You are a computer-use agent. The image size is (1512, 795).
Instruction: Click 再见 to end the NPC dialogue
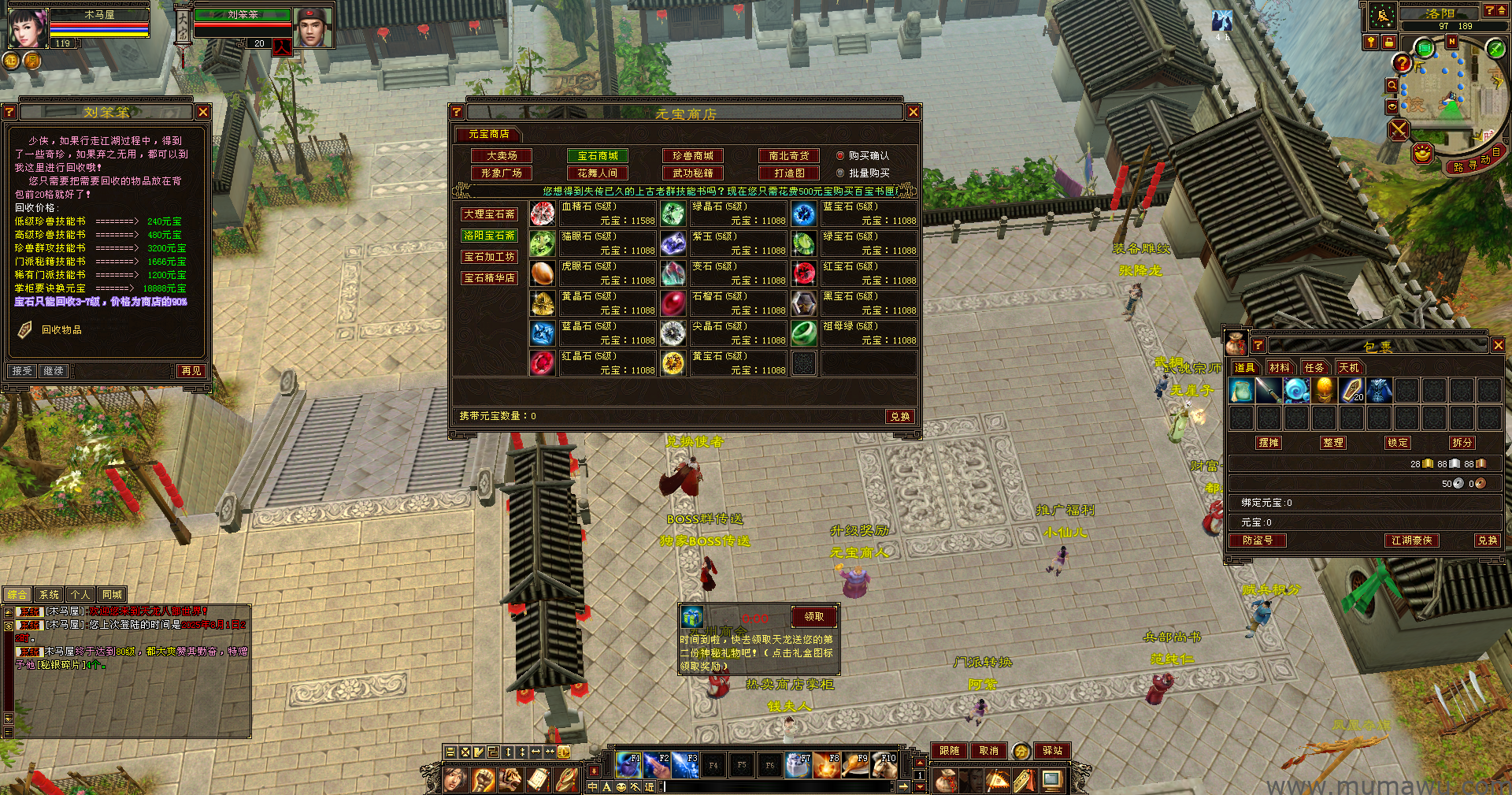pyautogui.click(x=191, y=371)
